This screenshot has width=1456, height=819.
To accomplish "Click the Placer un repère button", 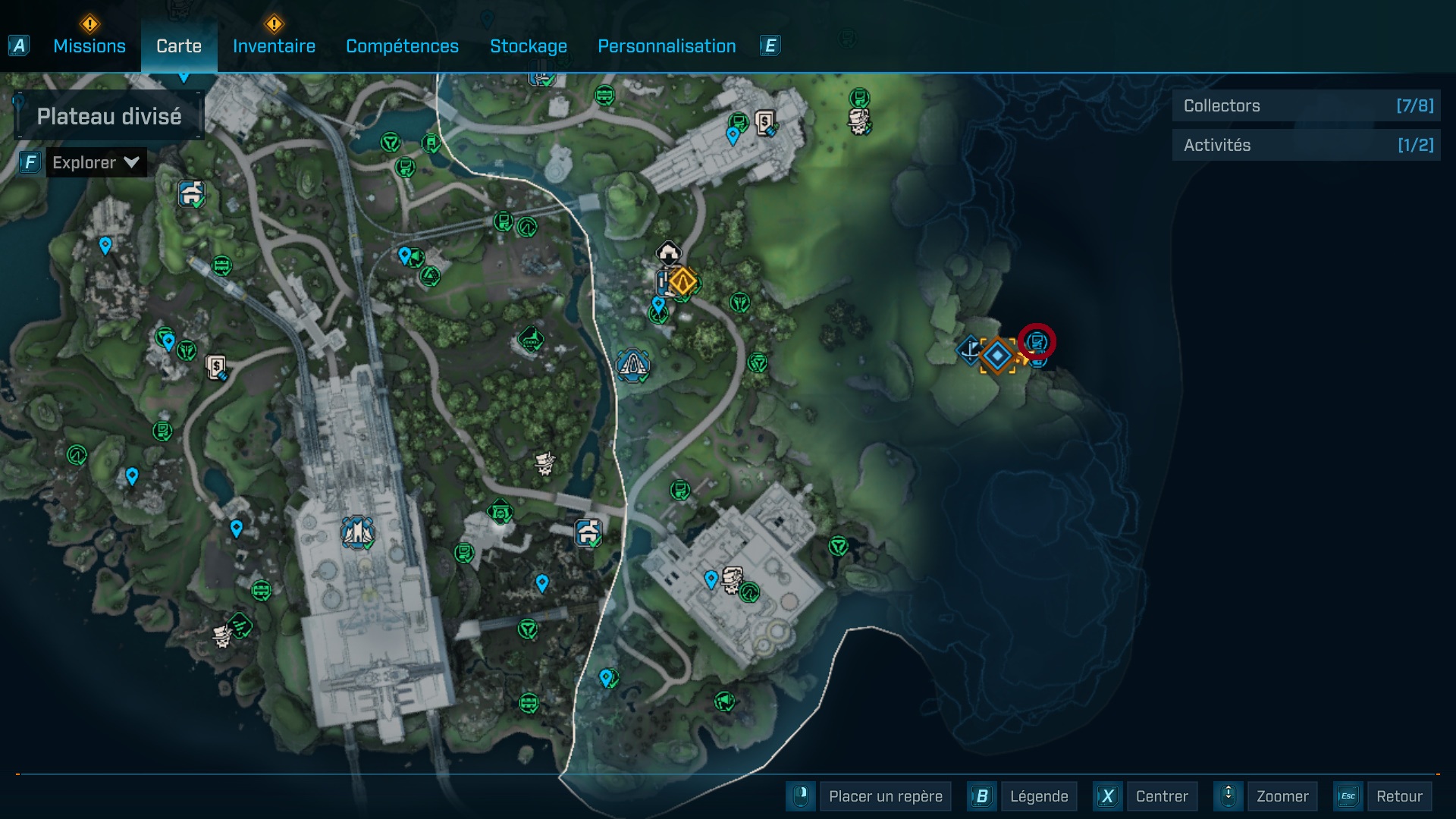I will (885, 796).
